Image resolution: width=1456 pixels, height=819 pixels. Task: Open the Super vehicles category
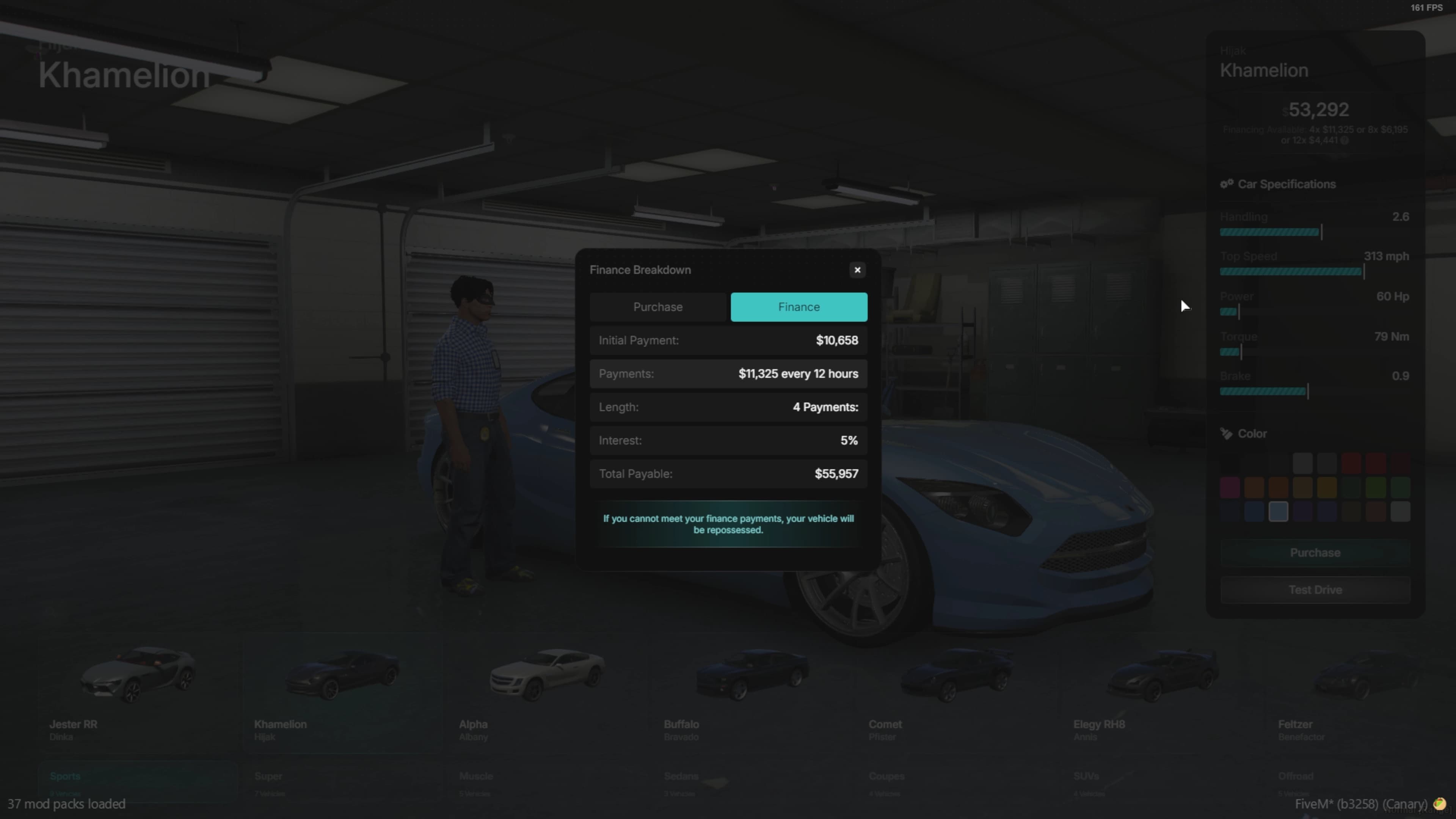click(x=269, y=776)
